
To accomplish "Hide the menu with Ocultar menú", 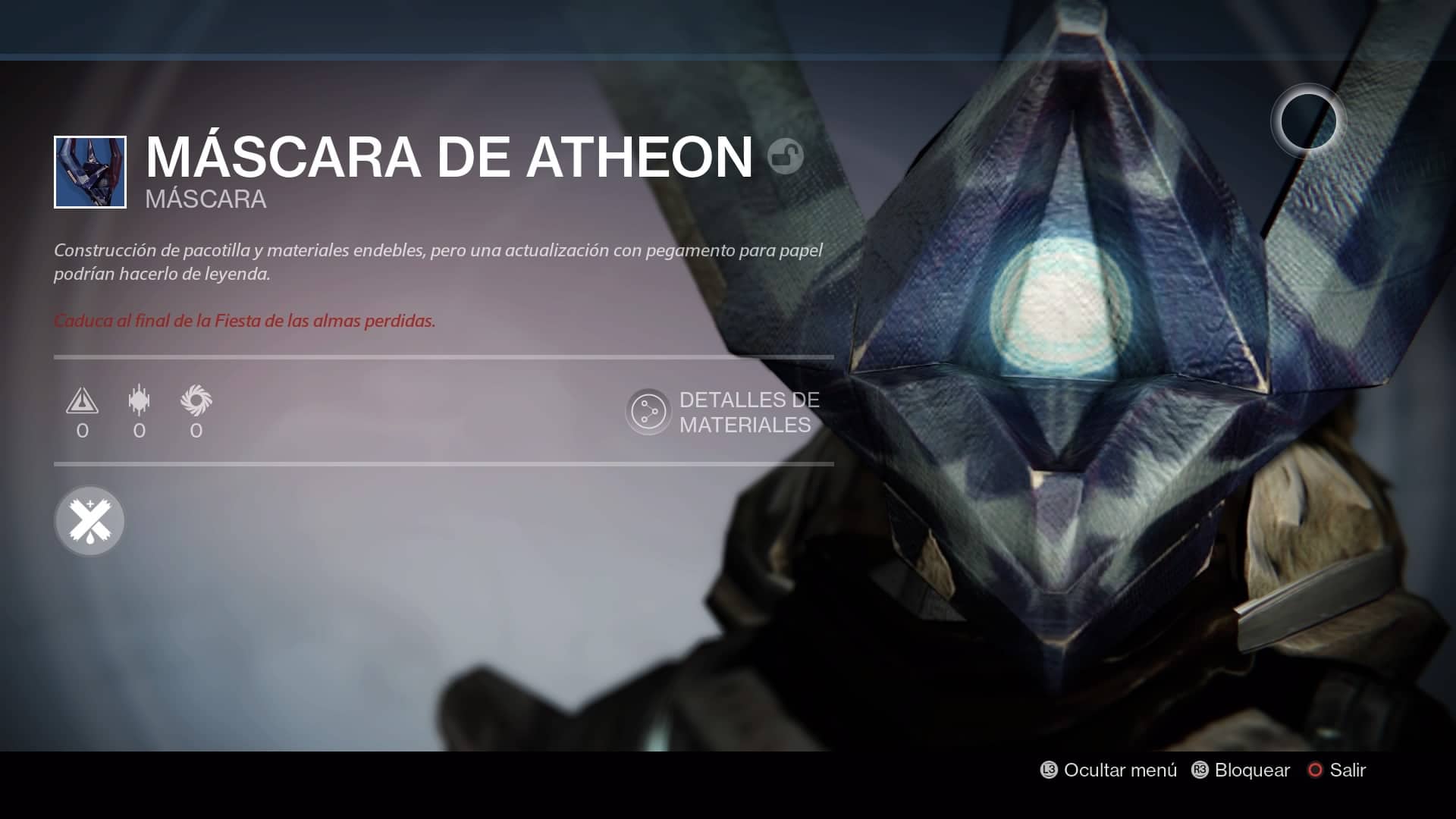I will pyautogui.click(x=1109, y=770).
